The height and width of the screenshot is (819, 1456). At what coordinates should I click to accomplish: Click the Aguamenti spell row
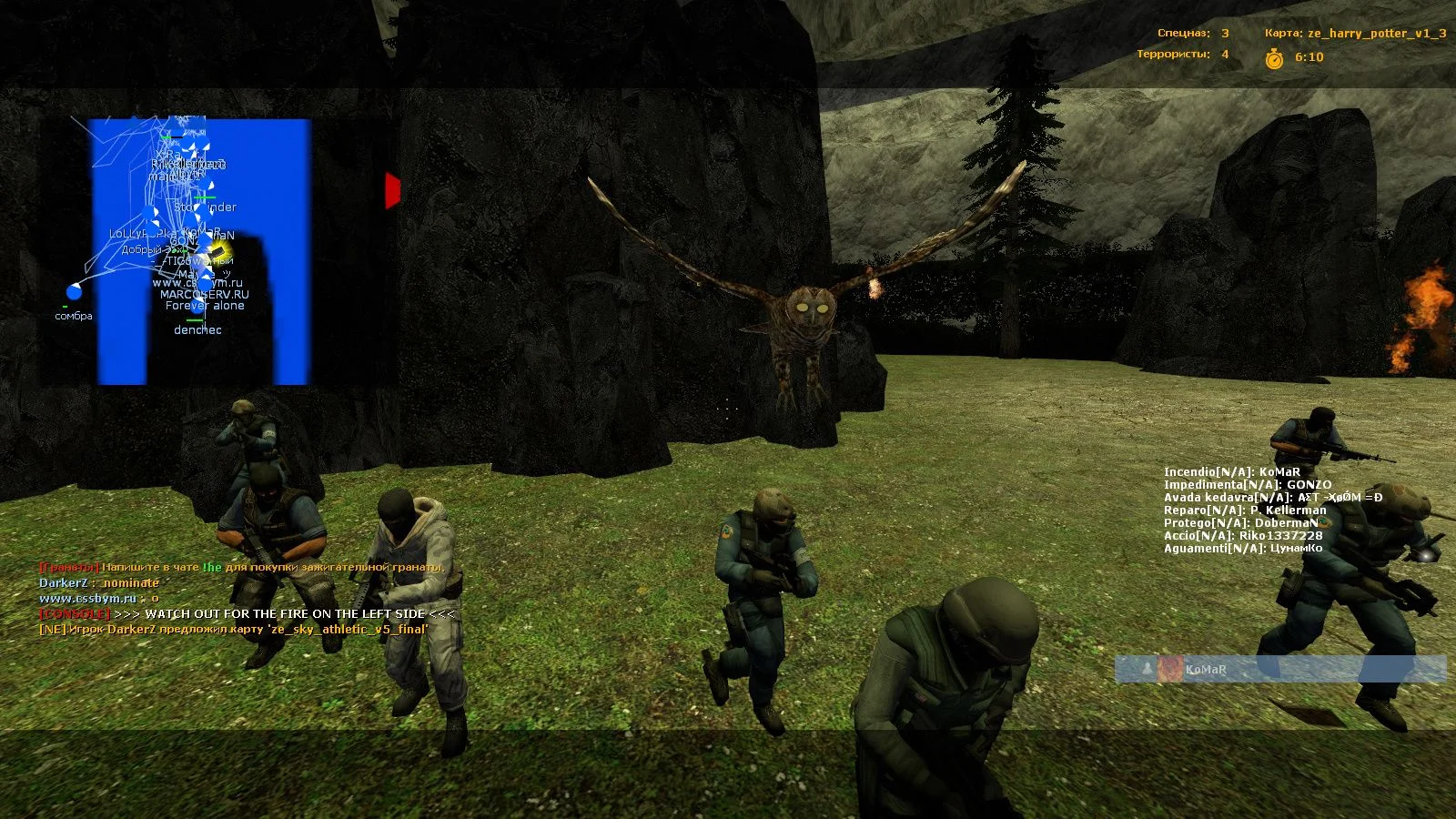tap(1242, 549)
